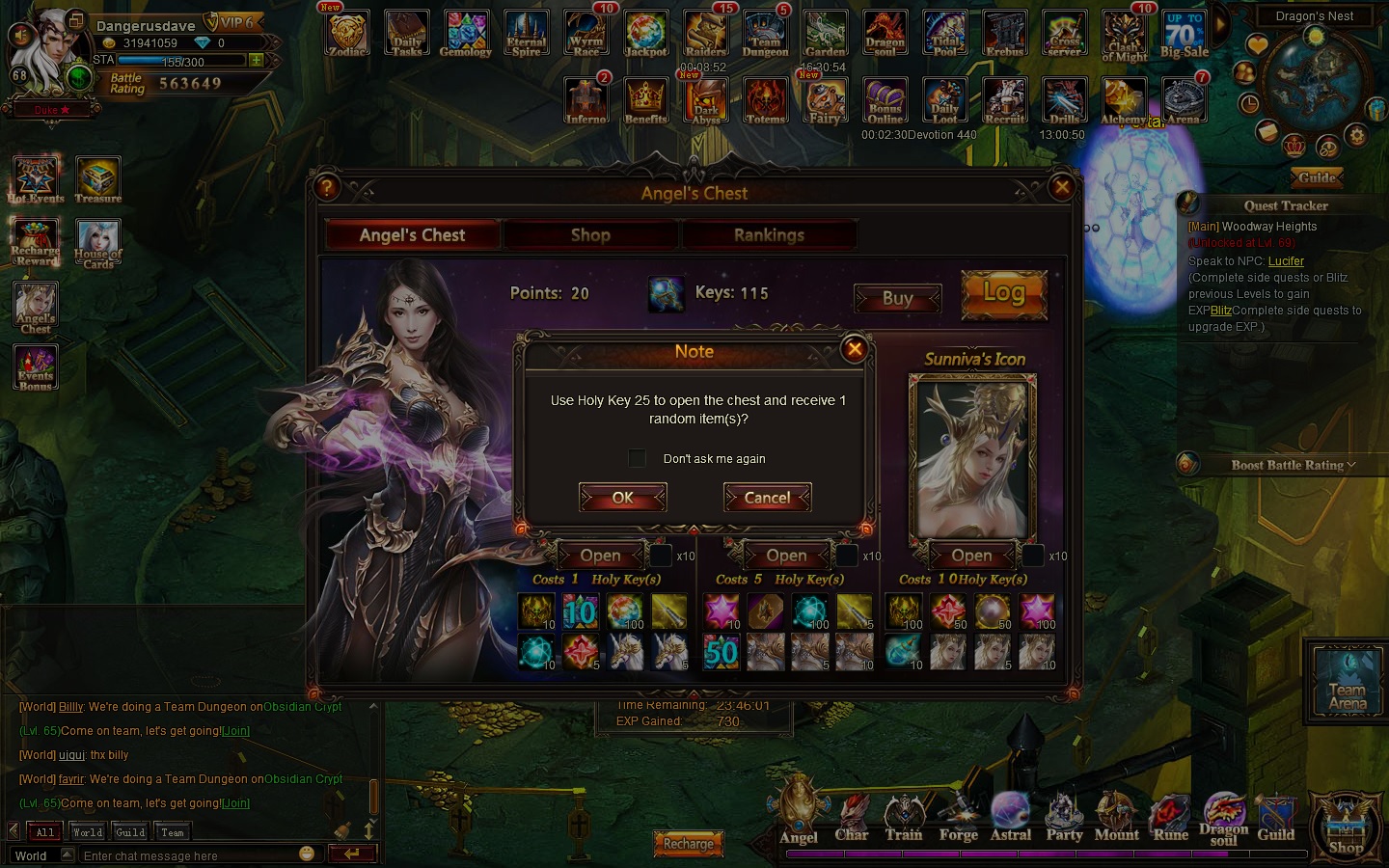
Task: Click the Lucifer NPC quest link
Action: coord(1286,261)
